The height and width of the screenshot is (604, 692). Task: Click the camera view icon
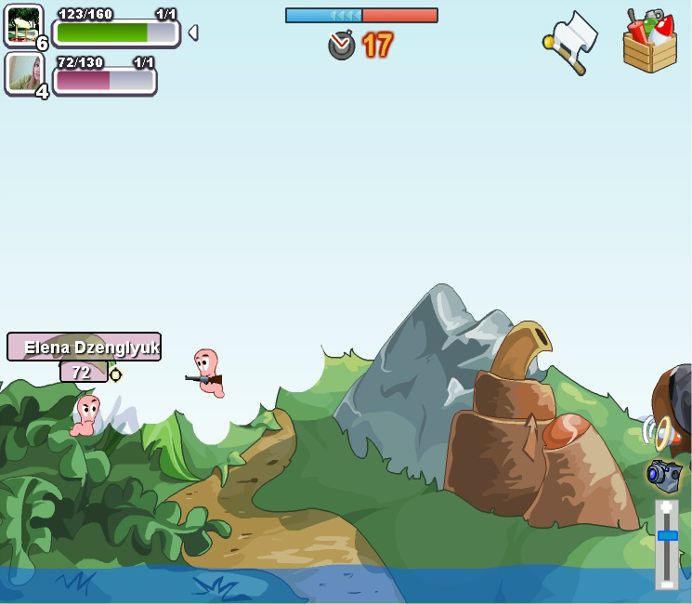pyautogui.click(x=663, y=474)
